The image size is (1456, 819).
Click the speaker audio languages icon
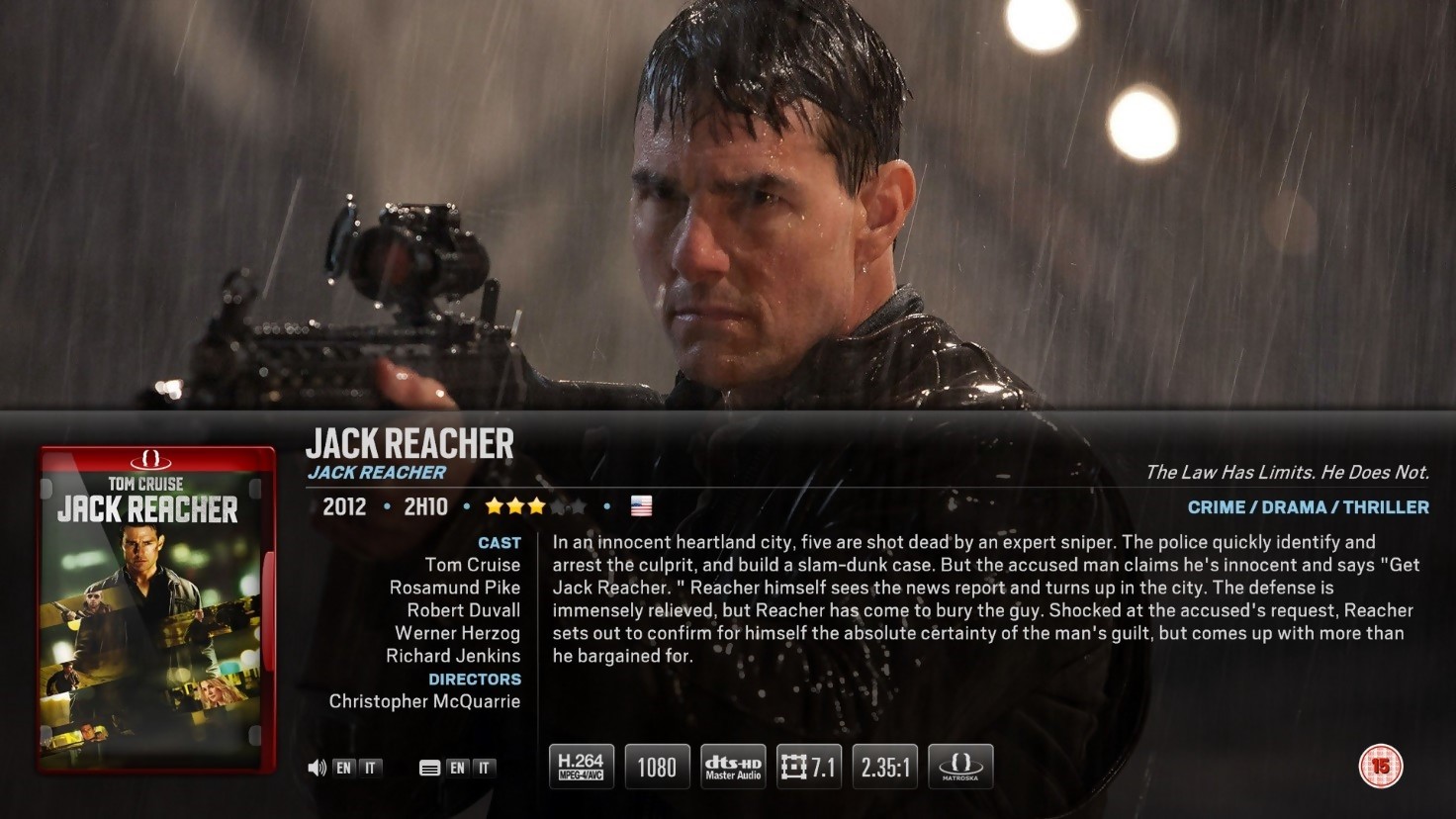click(317, 768)
